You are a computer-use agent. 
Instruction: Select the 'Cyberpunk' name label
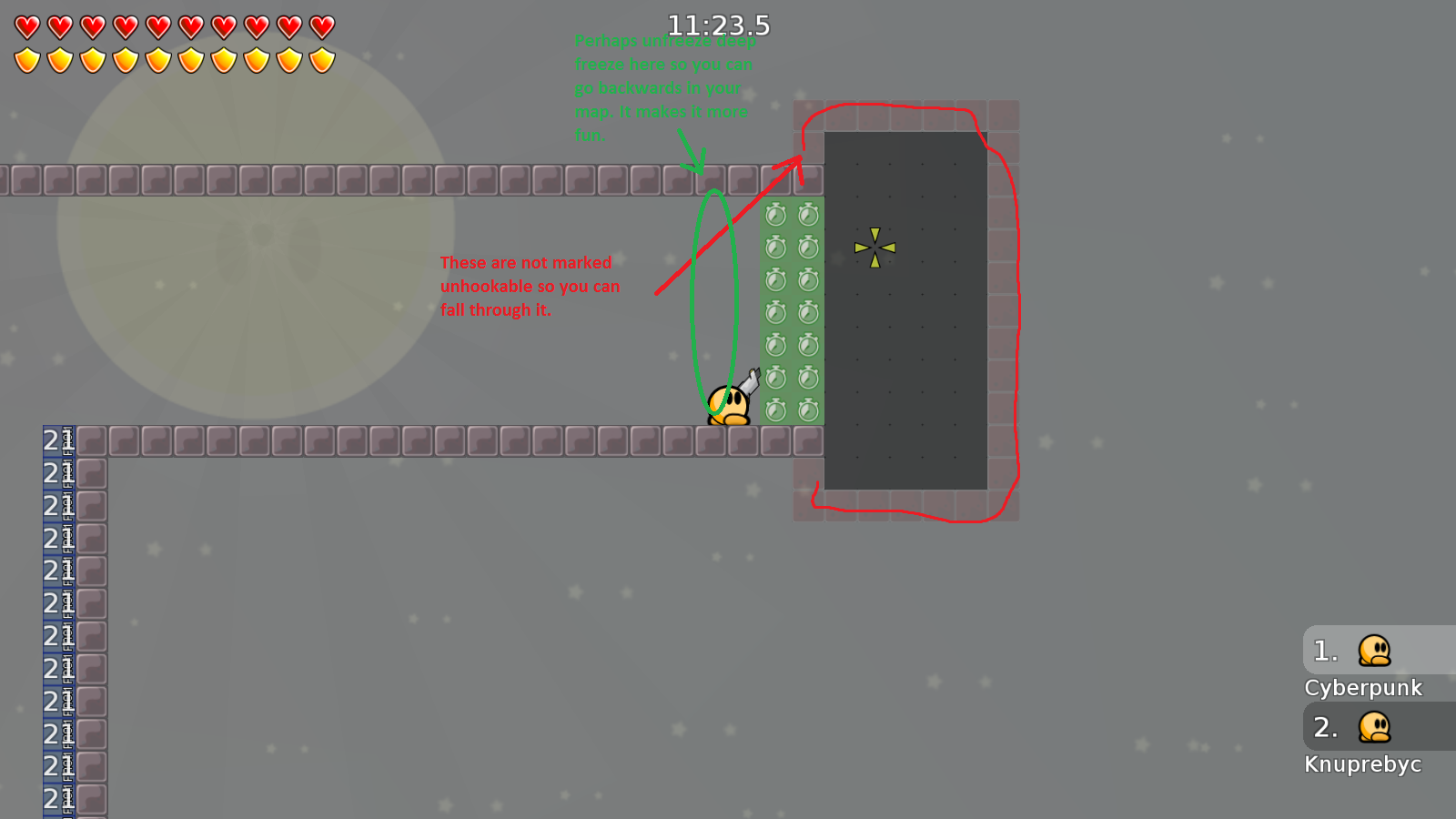click(x=1363, y=688)
